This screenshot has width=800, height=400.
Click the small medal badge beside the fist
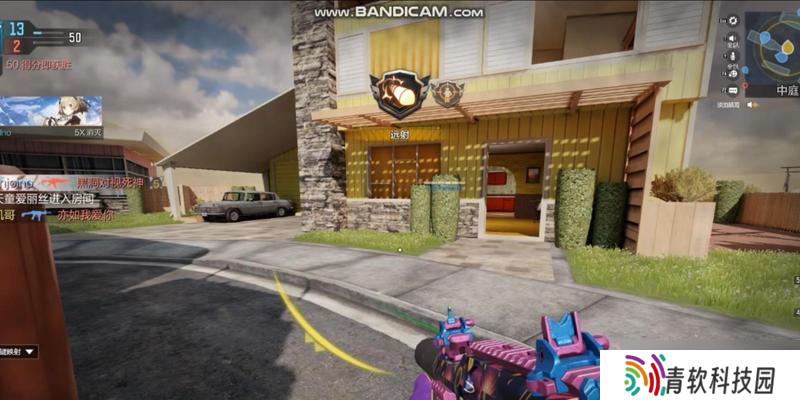[447, 93]
